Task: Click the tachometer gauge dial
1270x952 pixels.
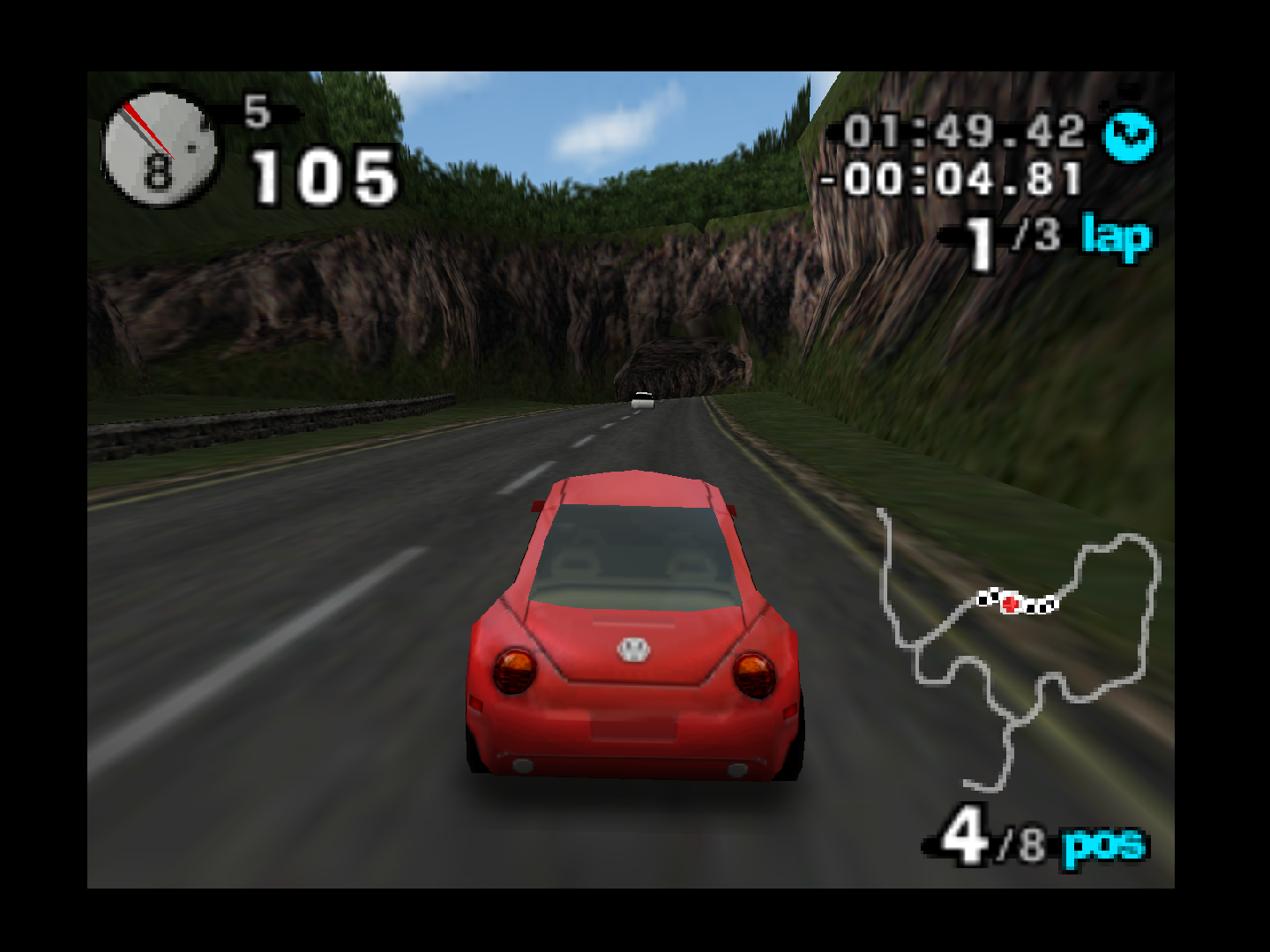Action: tap(159, 150)
